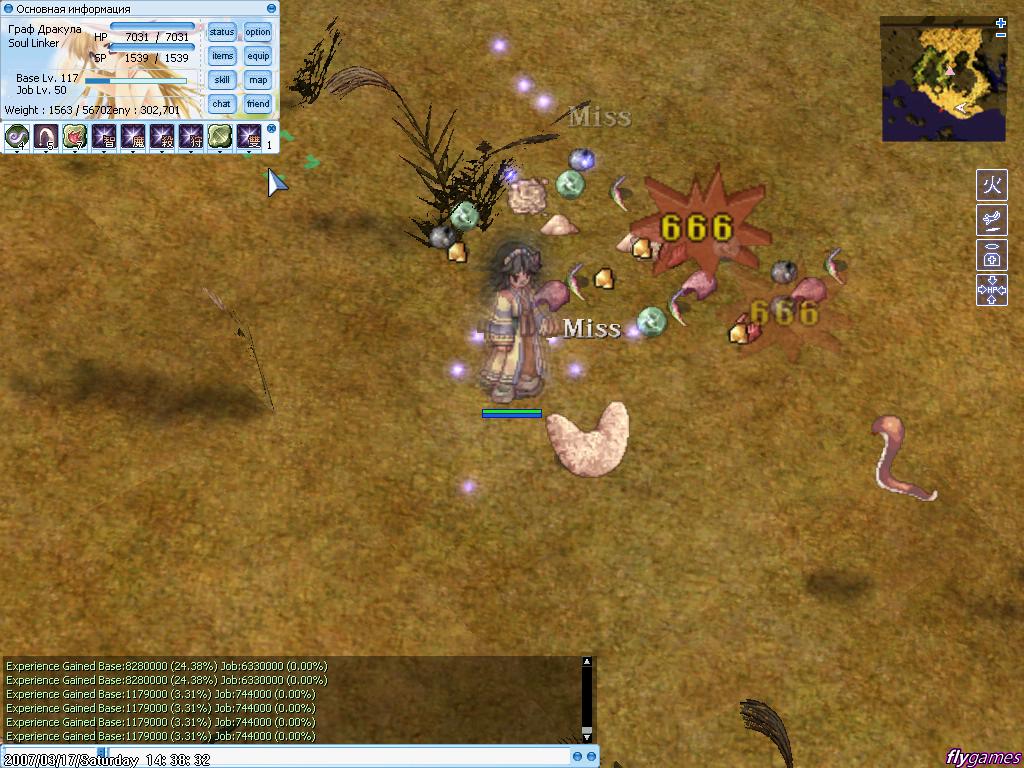1024x768 pixels.
Task: Use the green swirl hotkey item
Action: tap(17, 137)
